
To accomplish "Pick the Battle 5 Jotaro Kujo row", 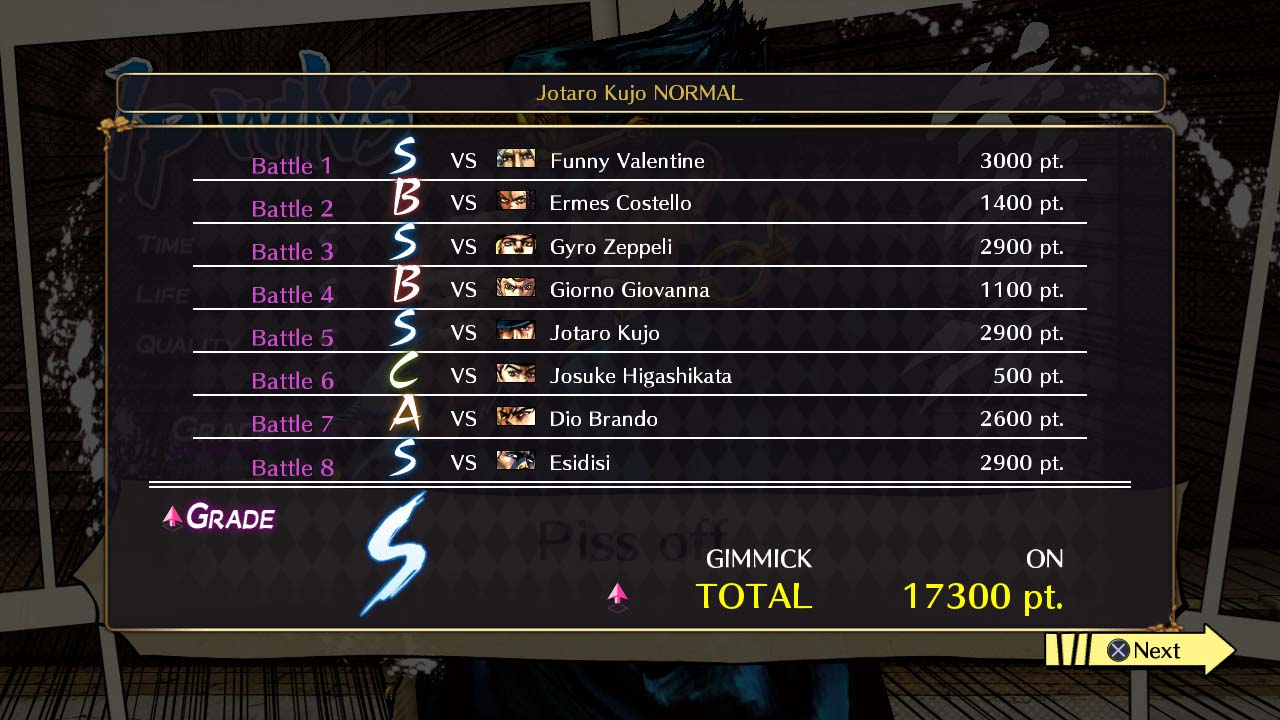I will coord(640,333).
